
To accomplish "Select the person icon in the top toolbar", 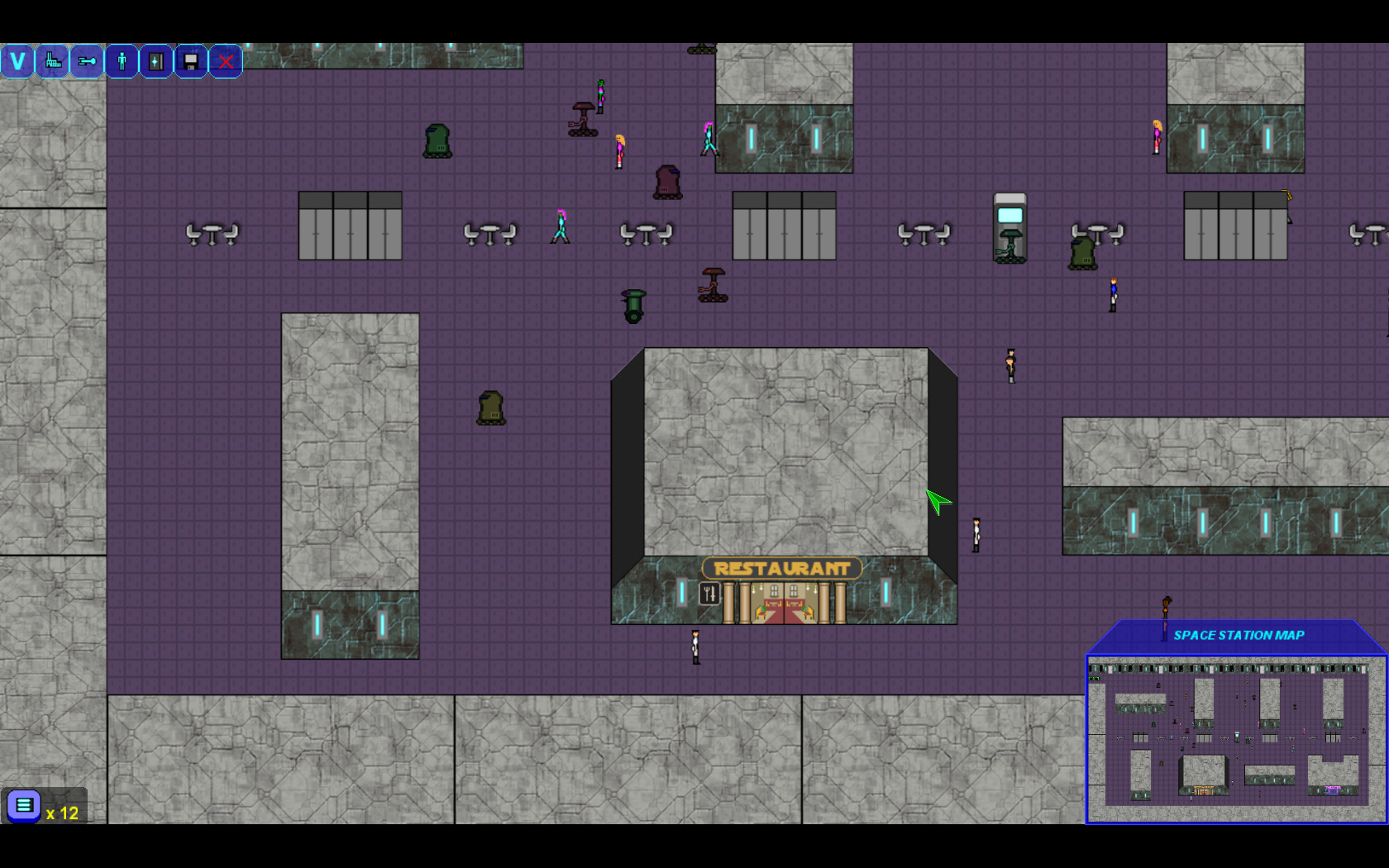I will point(121,60).
